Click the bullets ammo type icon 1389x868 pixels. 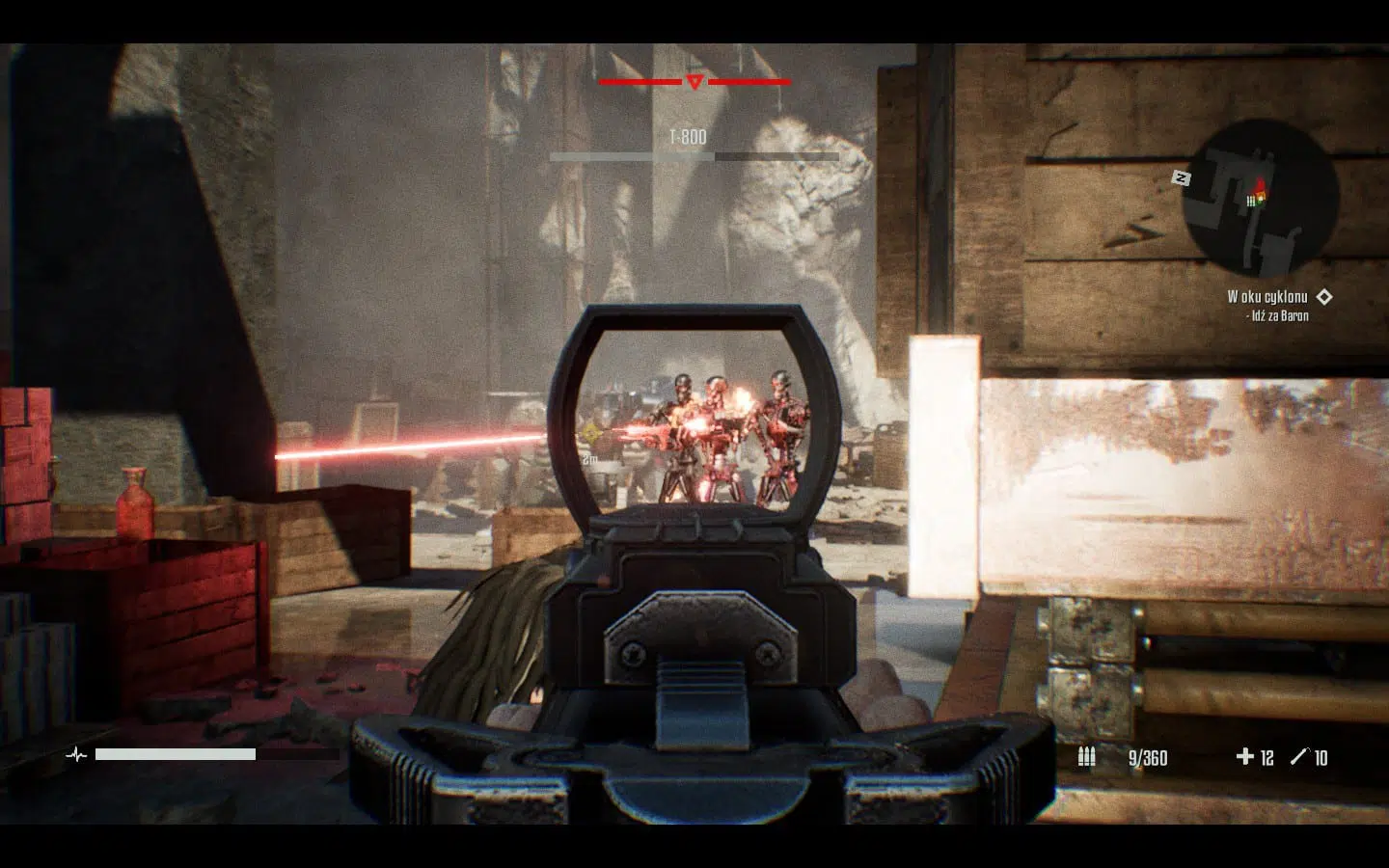[1086, 757]
